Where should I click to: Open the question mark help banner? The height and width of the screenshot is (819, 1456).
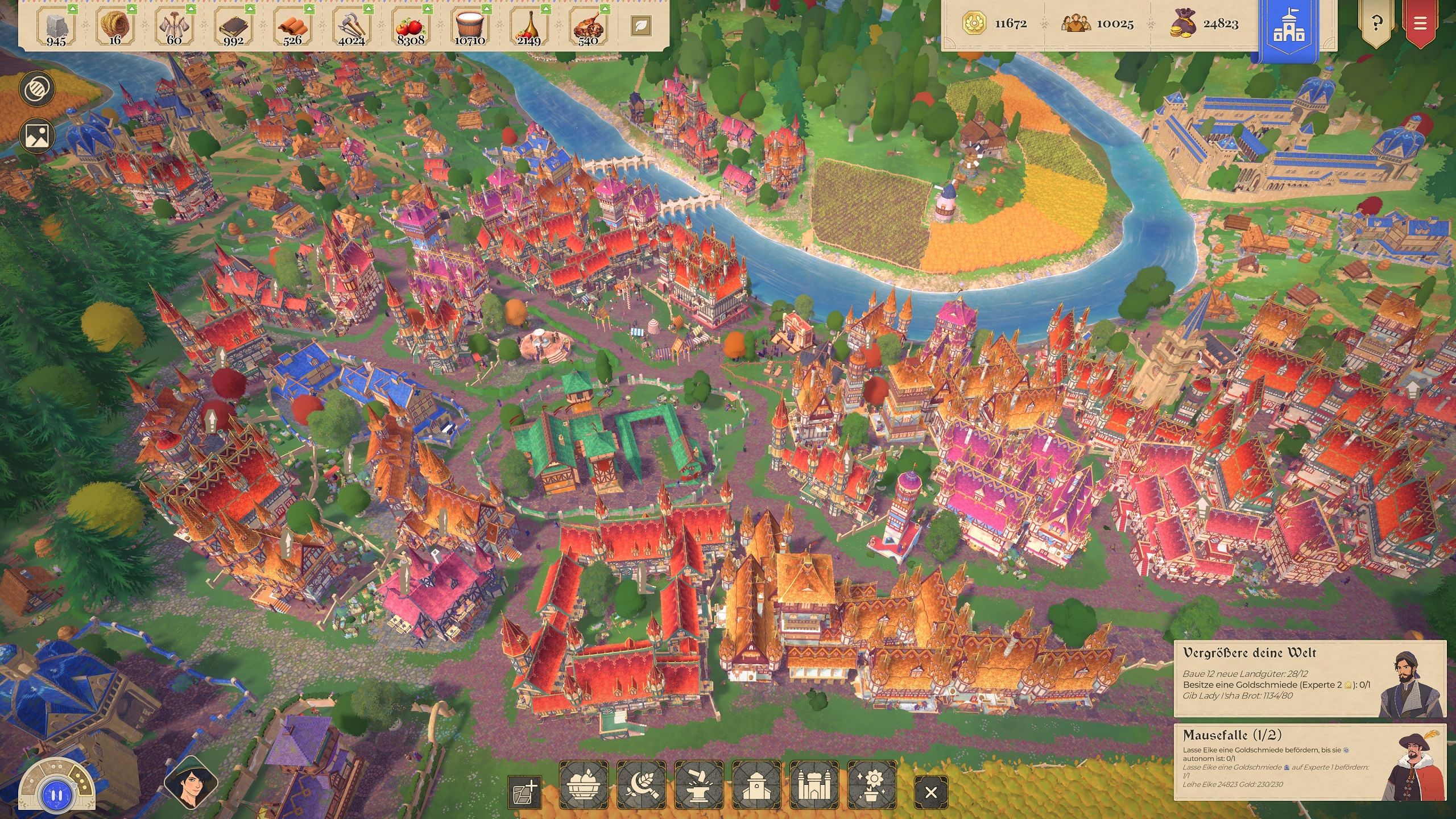1376,24
